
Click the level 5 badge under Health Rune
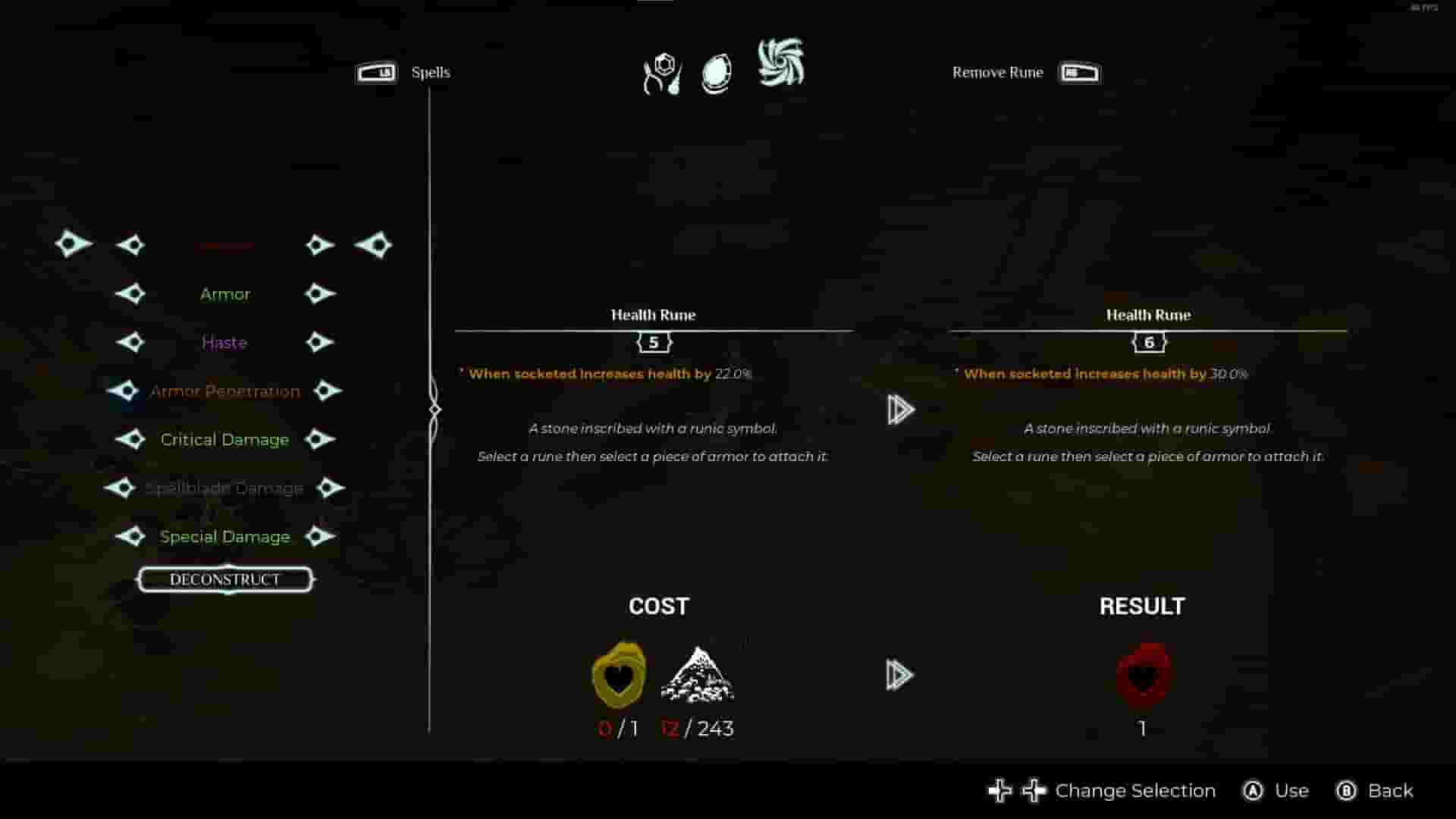pyautogui.click(x=653, y=342)
